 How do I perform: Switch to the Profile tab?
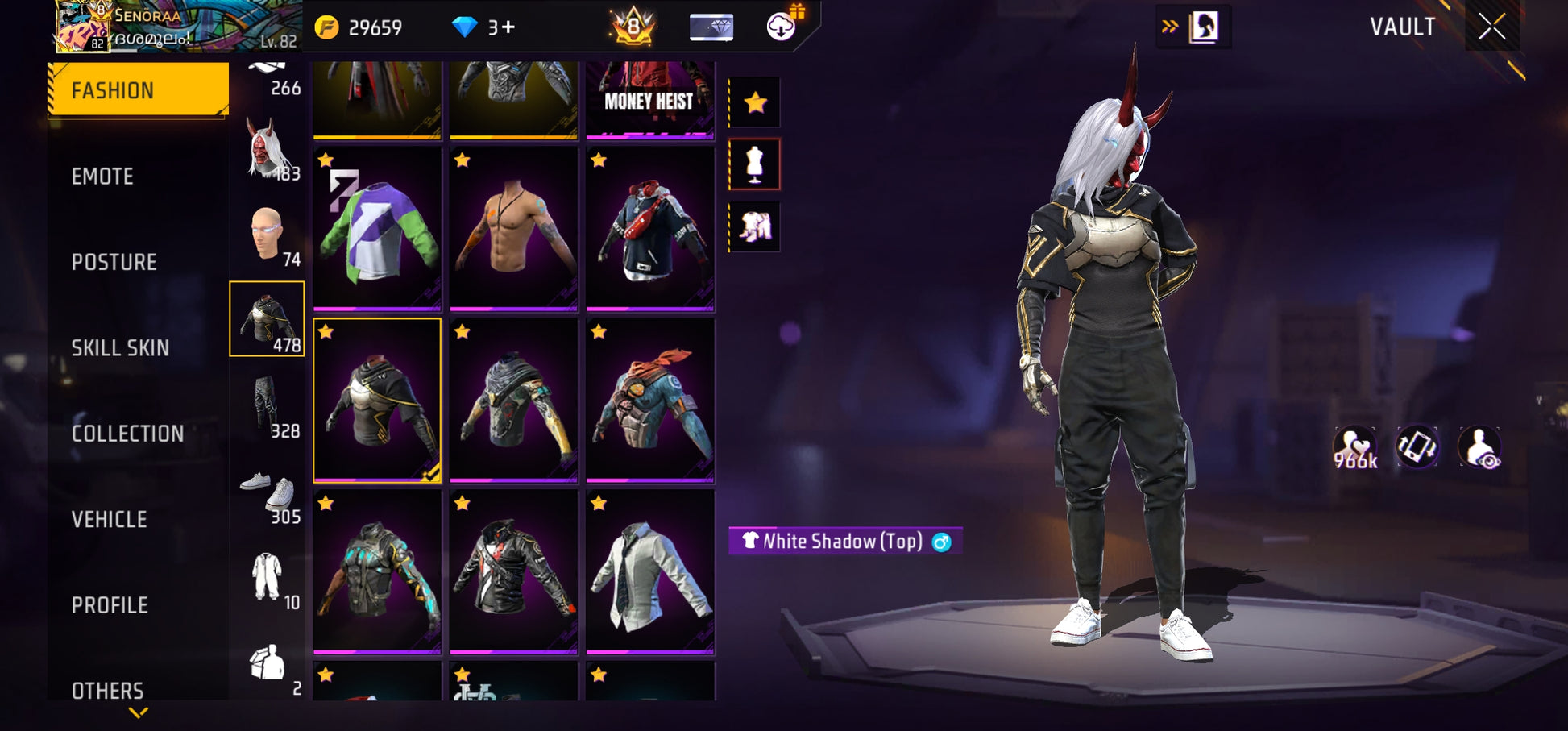coord(110,605)
